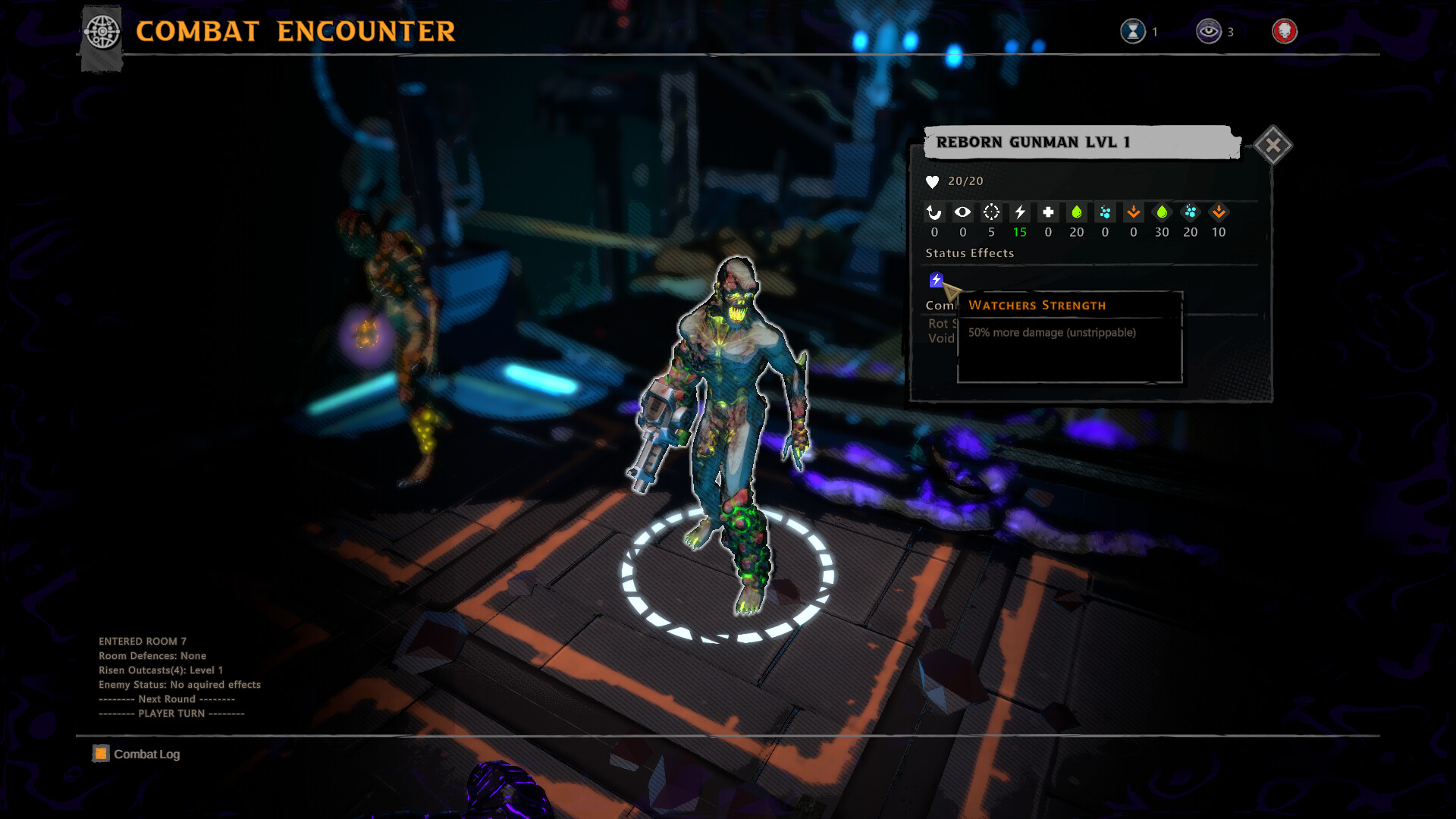This screenshot has height=819, width=1456.
Task: Close the Reborn Gunman info panel
Action: 1273,144
